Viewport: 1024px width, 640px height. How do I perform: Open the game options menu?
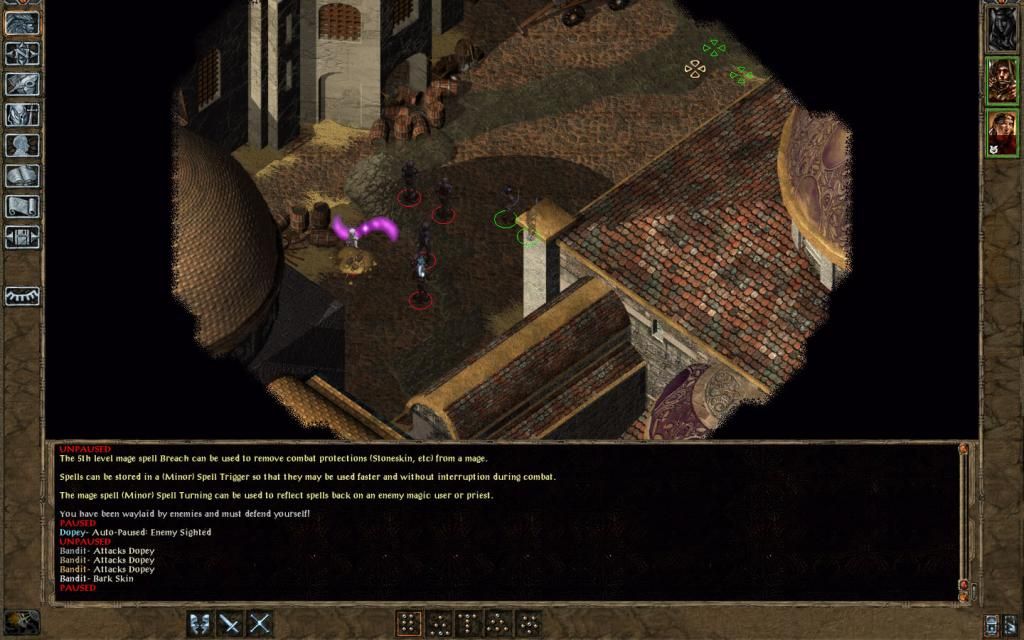(22, 237)
